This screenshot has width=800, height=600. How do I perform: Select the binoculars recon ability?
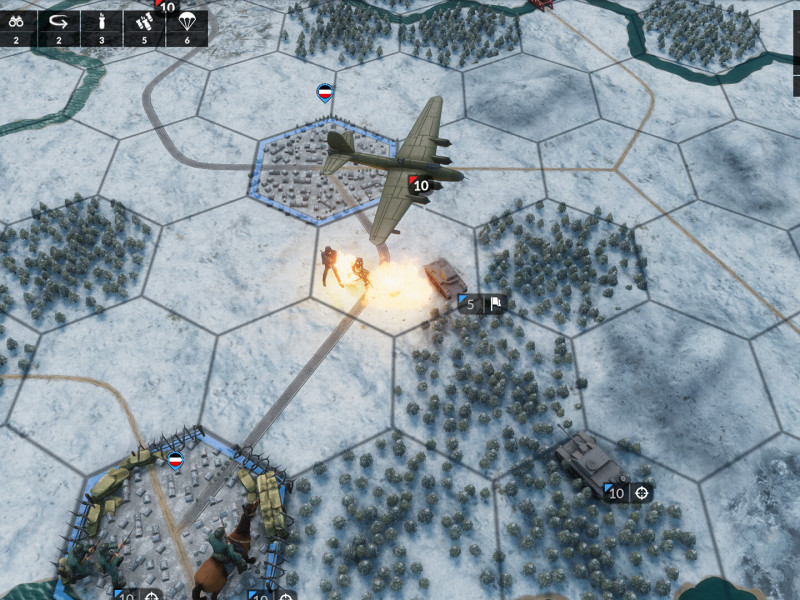point(17,26)
